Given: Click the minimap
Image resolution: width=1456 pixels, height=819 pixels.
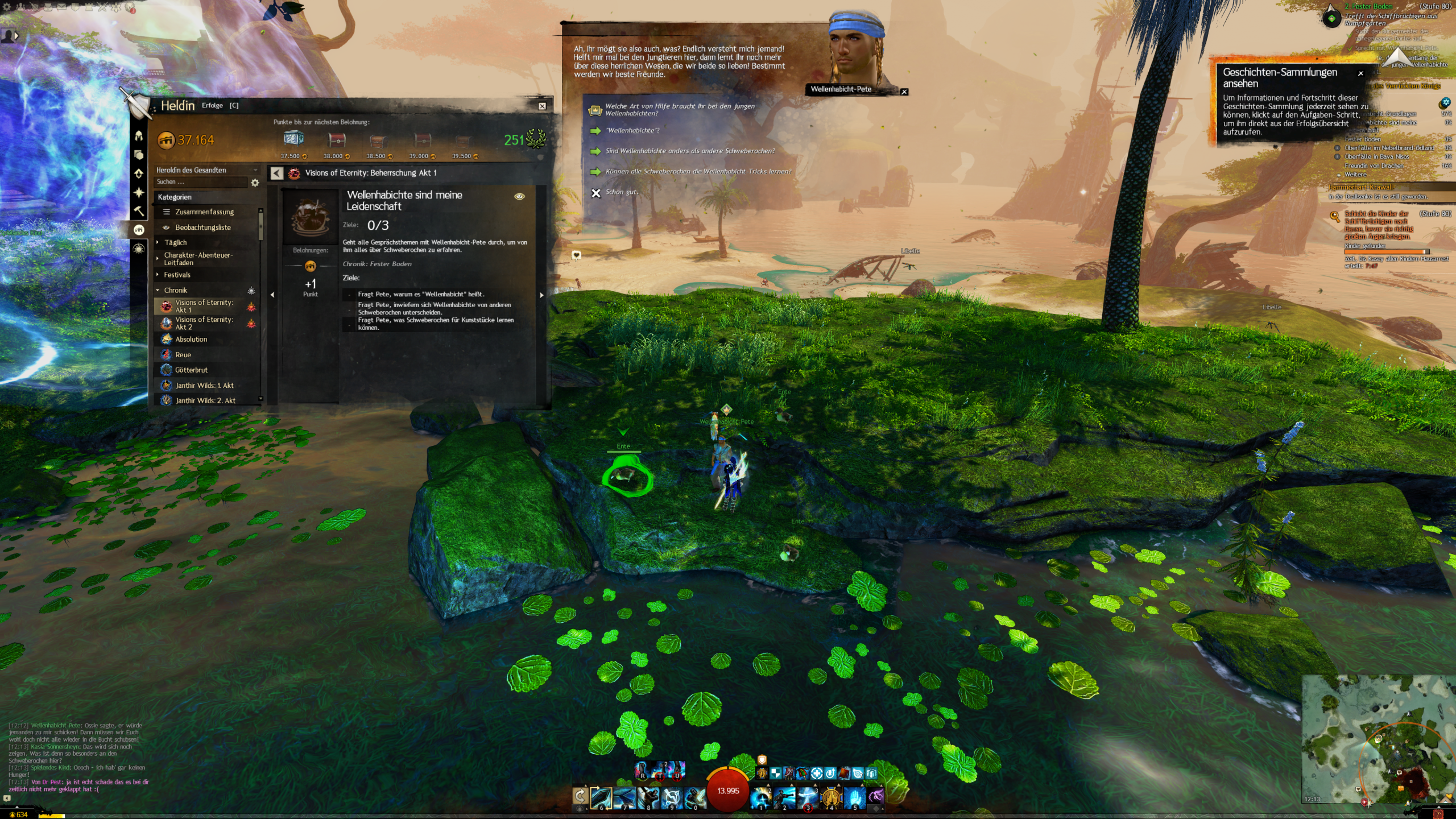Looking at the screenshot, I should [x=1377, y=738].
